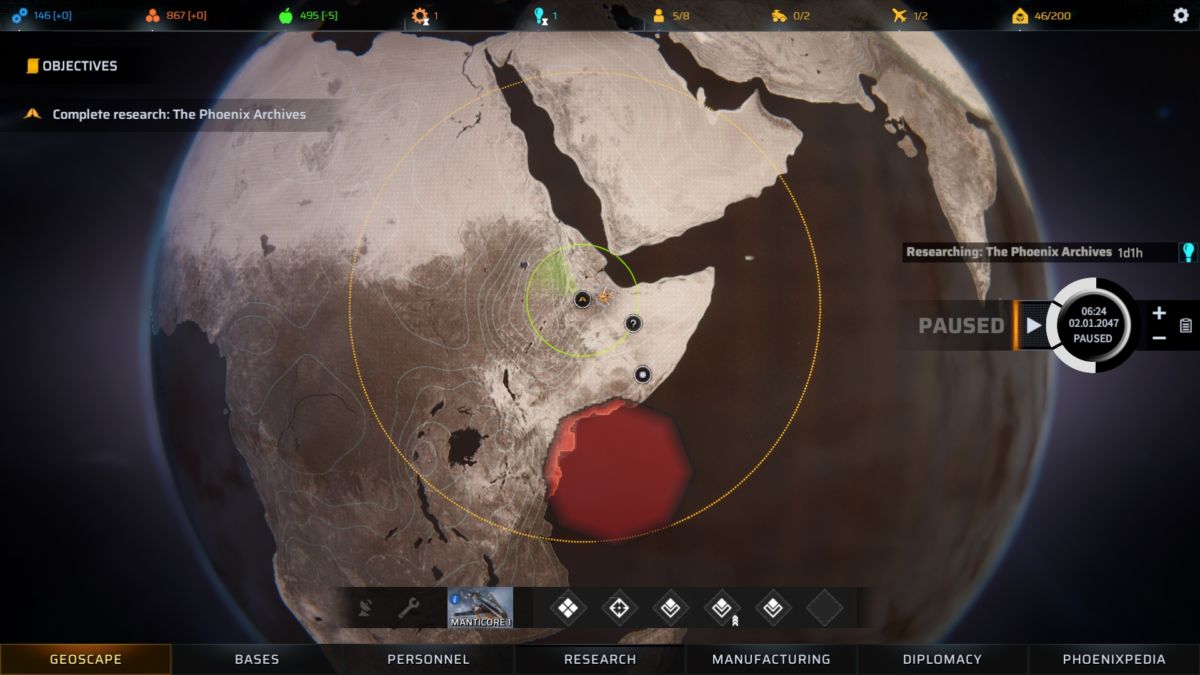Click the satellite dish icon
Screen dimensions: 1200x675
365,607
